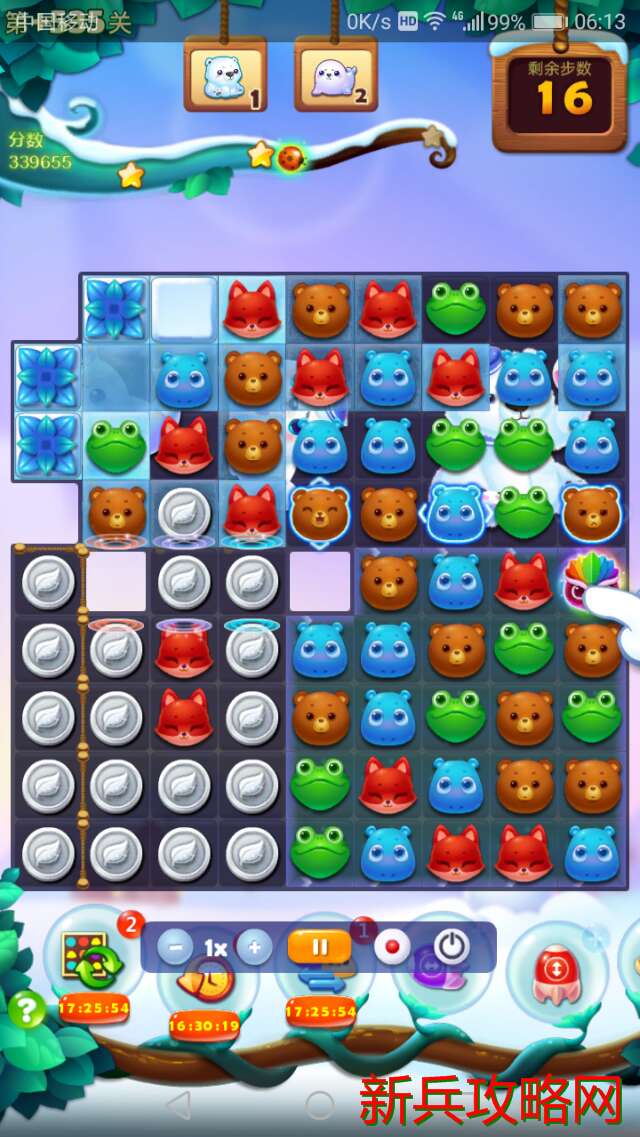
Task: Tap the Android back navigation button
Action: point(178,1104)
